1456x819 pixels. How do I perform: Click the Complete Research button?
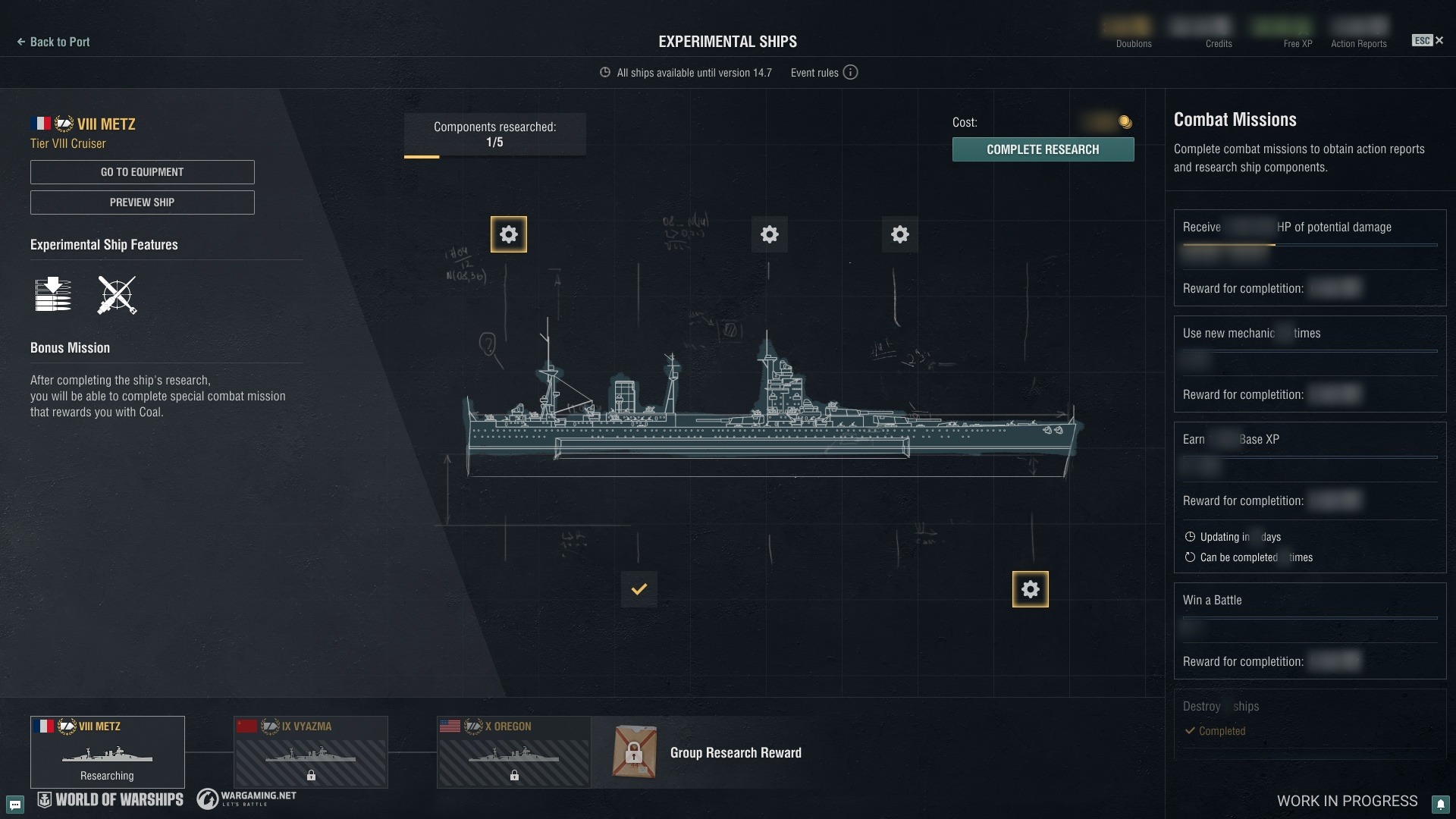coord(1043,149)
